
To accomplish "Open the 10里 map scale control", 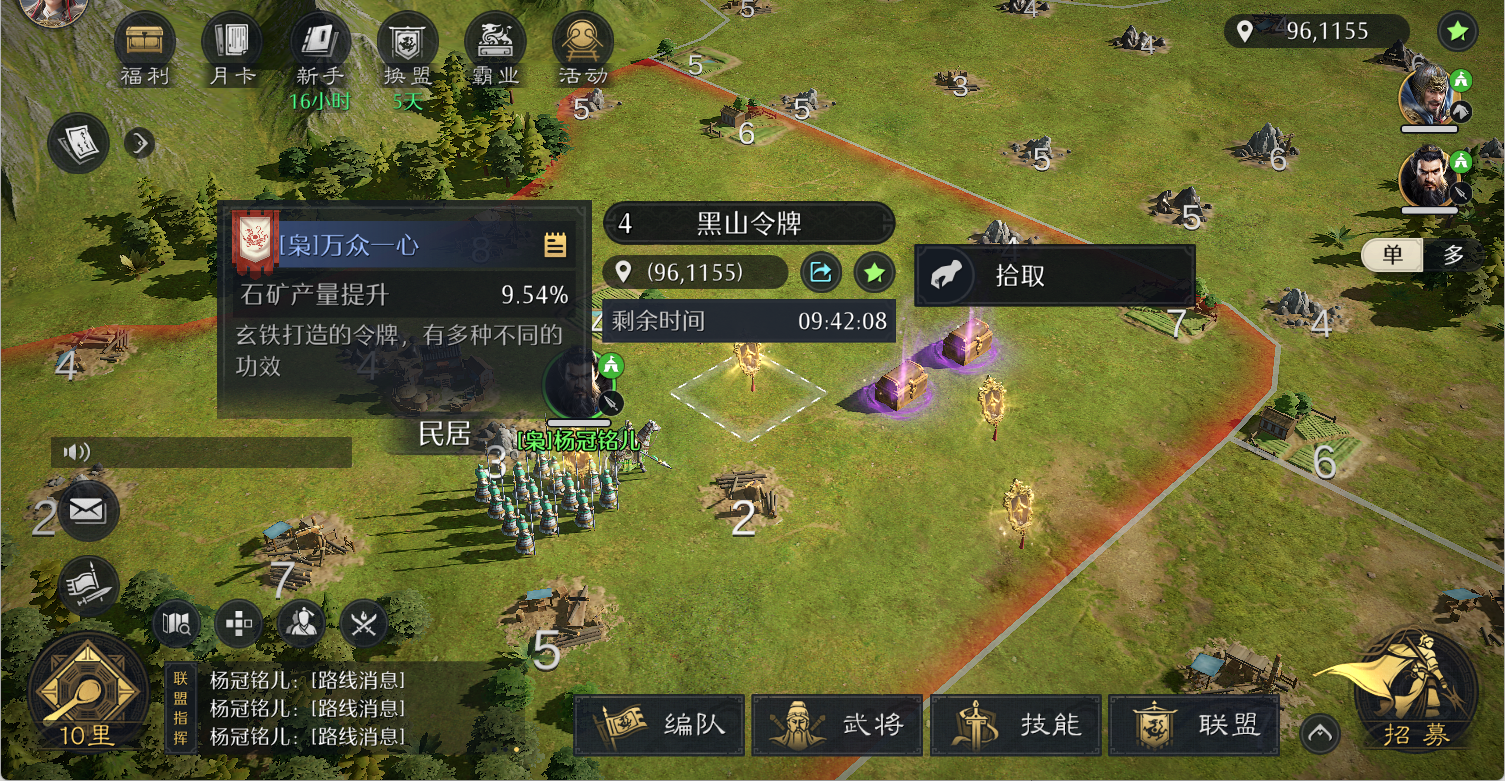I will 88,692.
